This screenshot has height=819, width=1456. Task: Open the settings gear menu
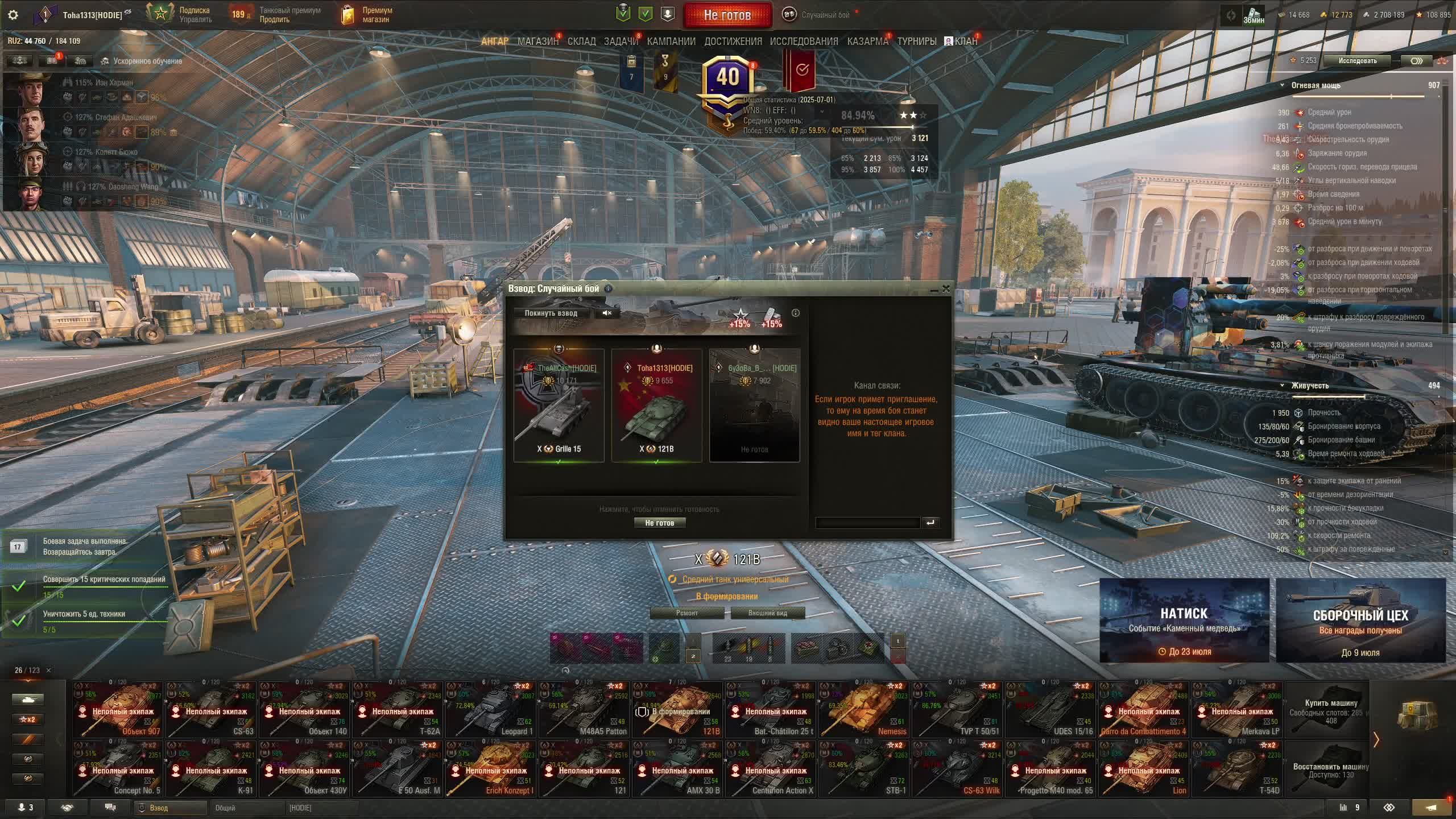[x=13, y=15]
